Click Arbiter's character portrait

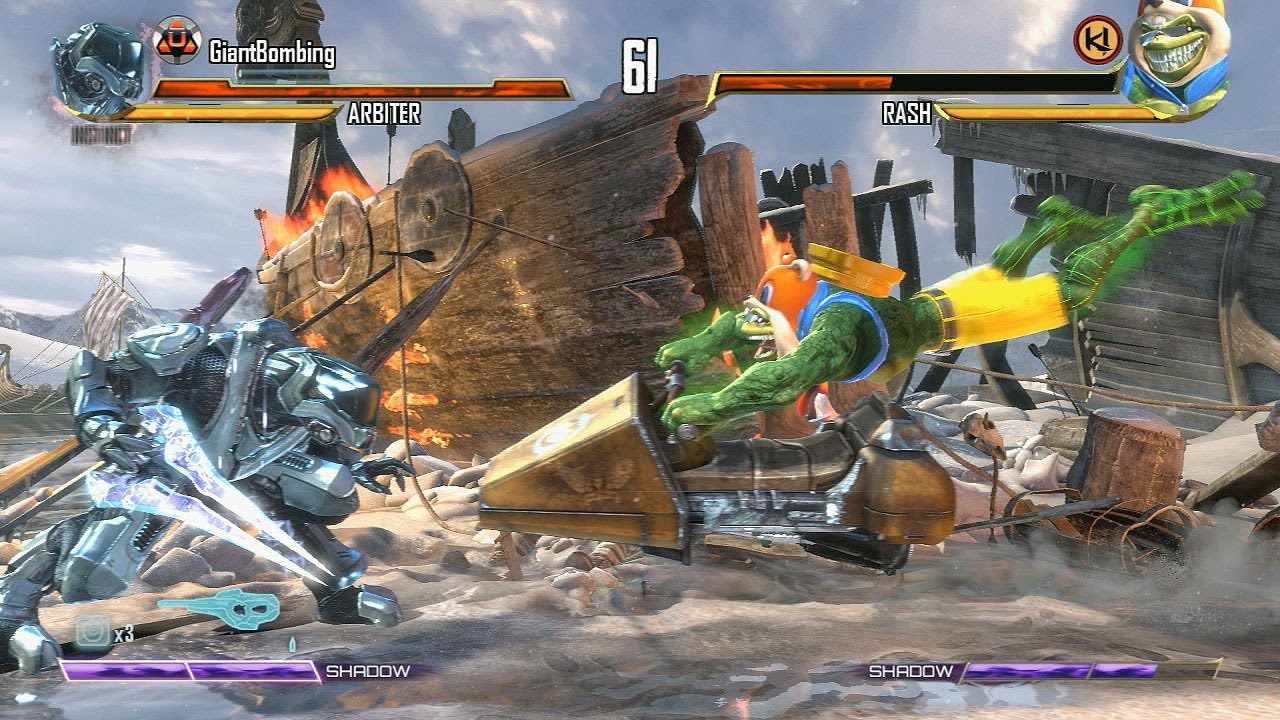click(x=100, y=70)
